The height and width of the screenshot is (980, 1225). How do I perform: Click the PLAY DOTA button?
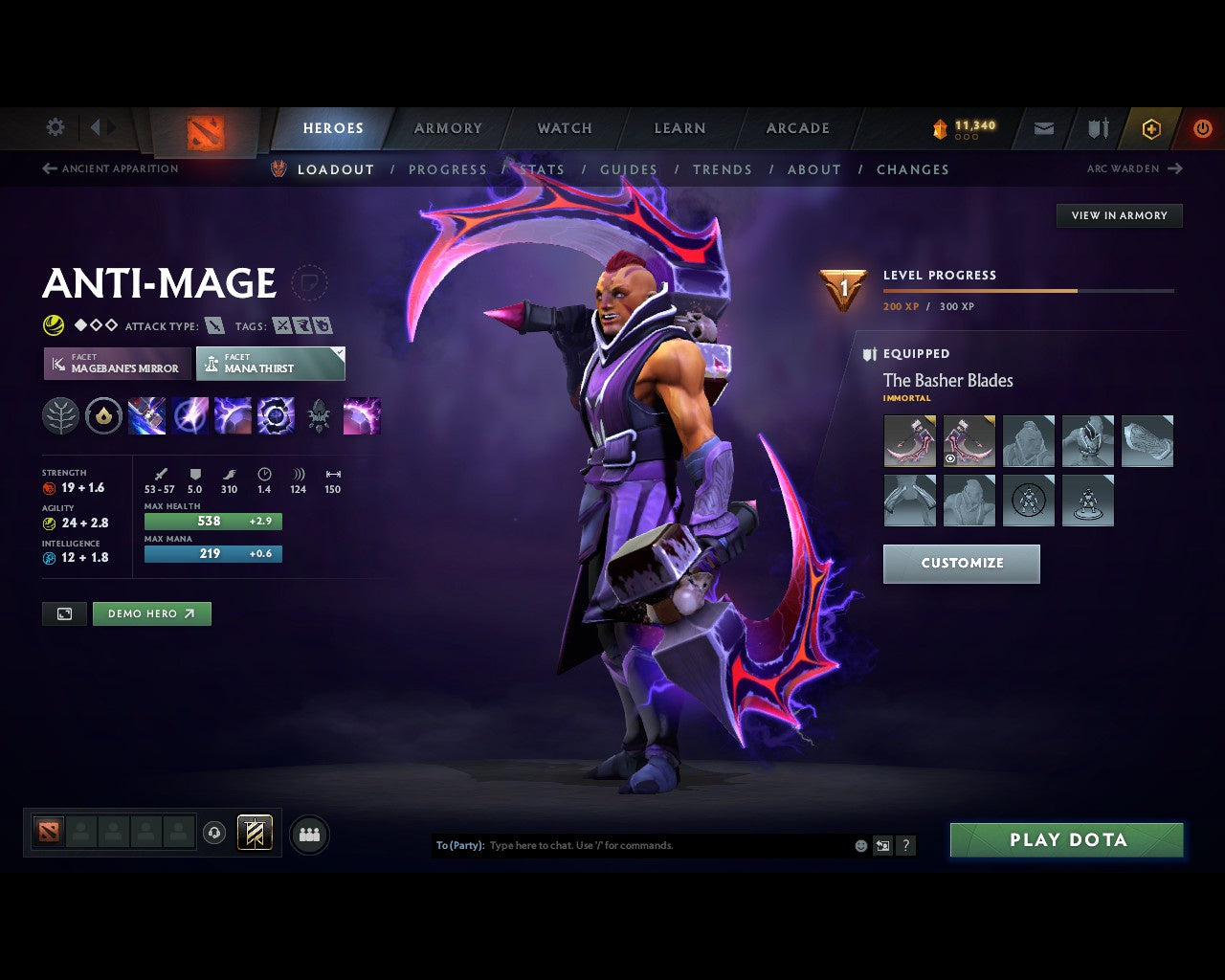coord(1066,839)
